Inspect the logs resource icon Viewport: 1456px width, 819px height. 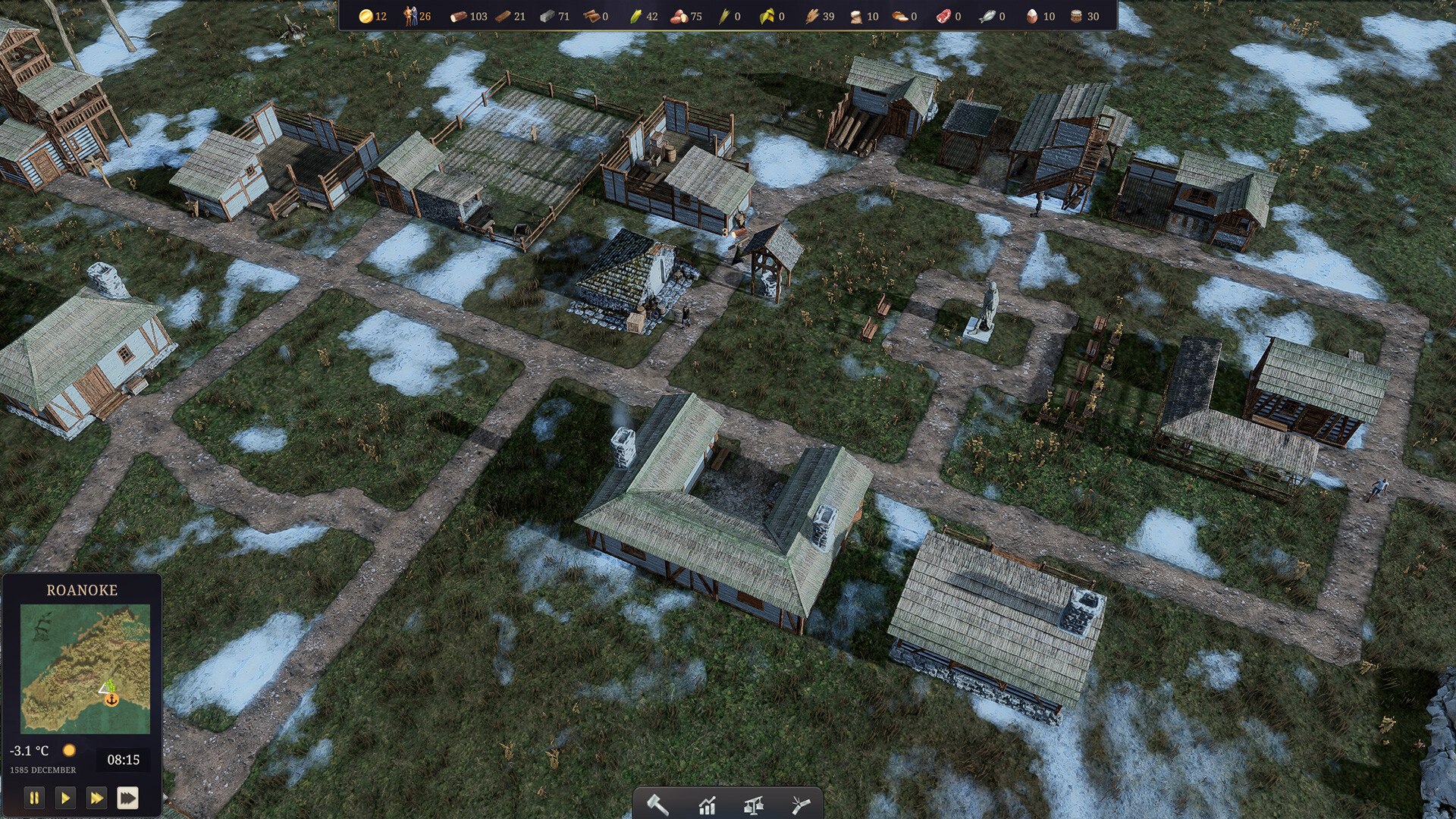[457, 15]
